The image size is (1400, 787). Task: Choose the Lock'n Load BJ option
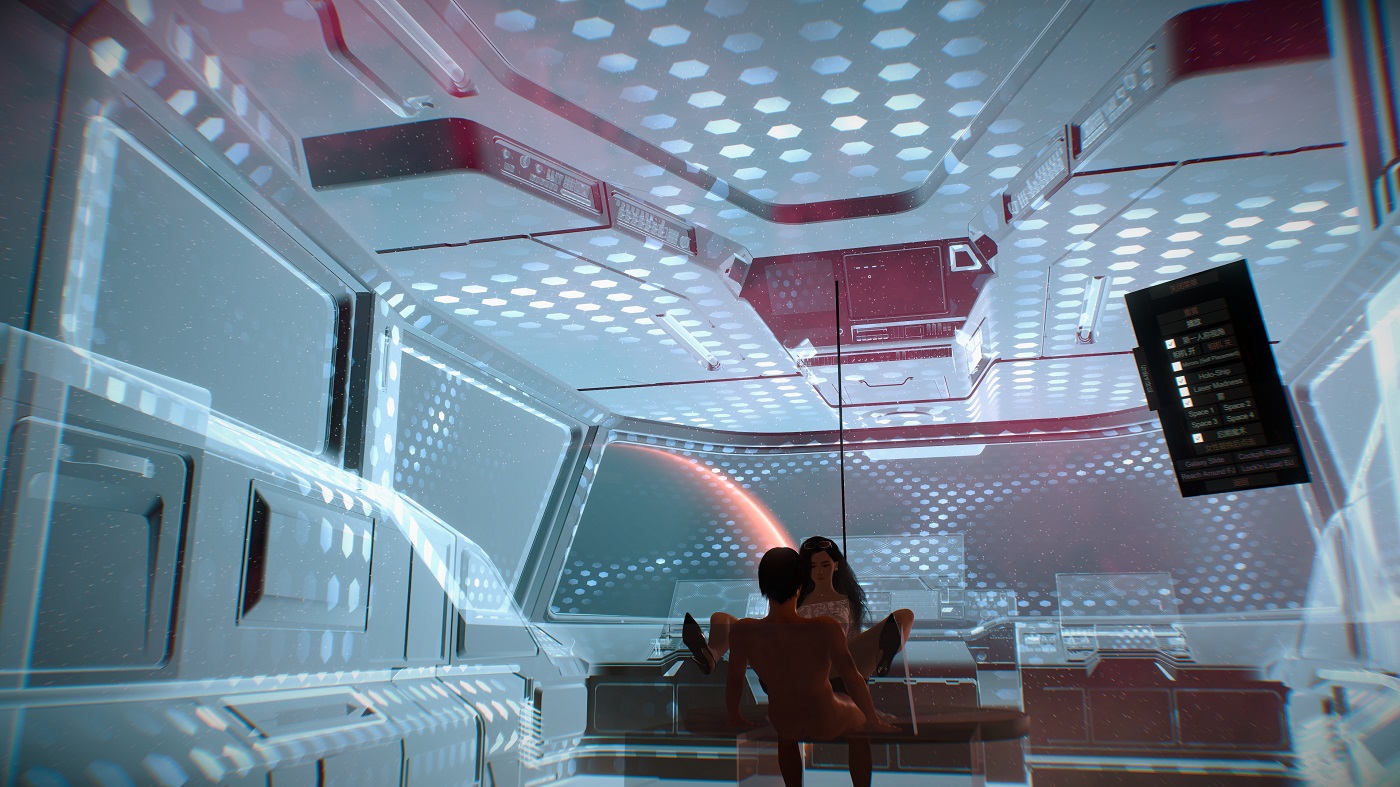[x=1267, y=465]
